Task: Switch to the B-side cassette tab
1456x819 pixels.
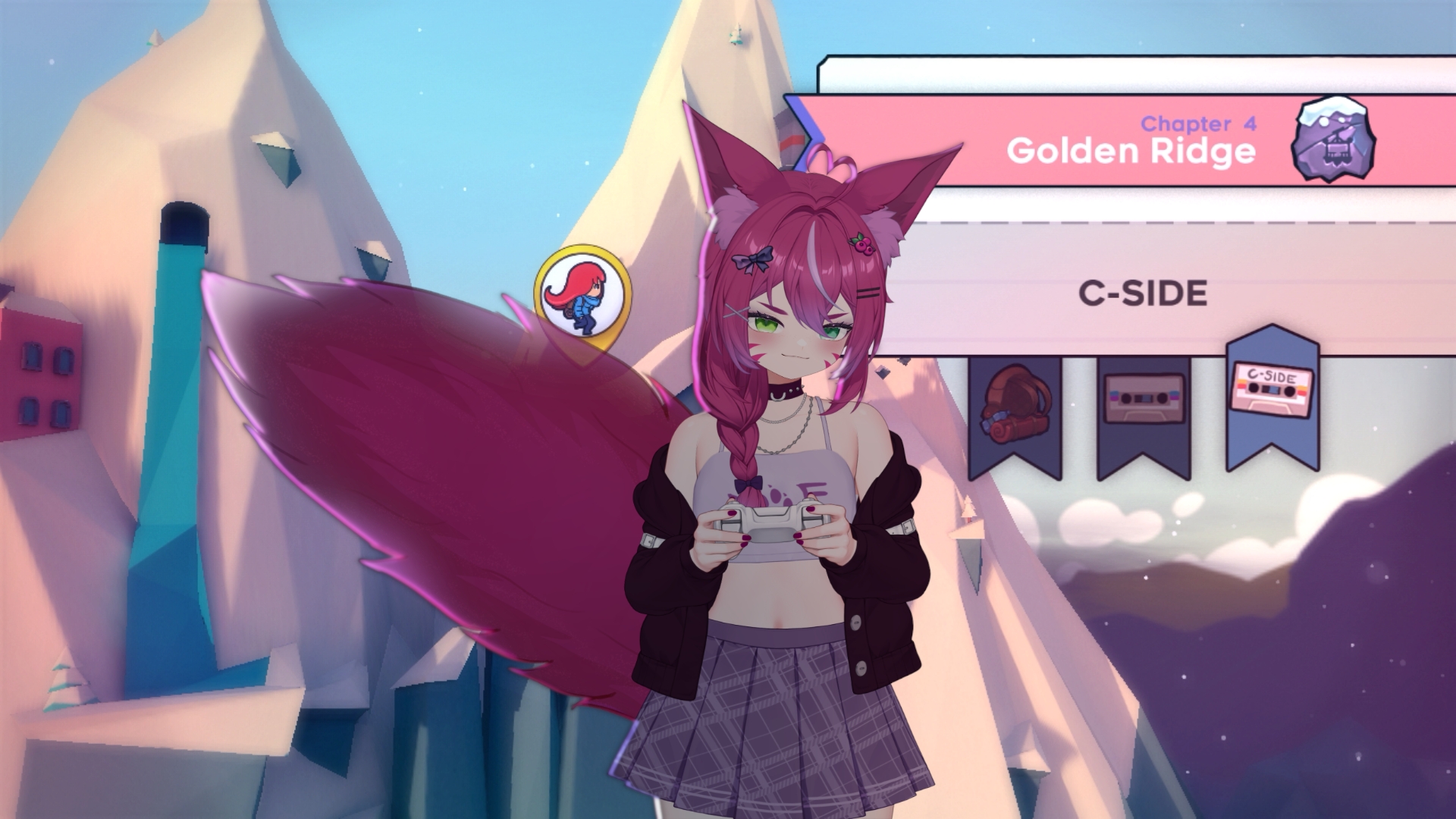Action: pyautogui.click(x=1144, y=403)
